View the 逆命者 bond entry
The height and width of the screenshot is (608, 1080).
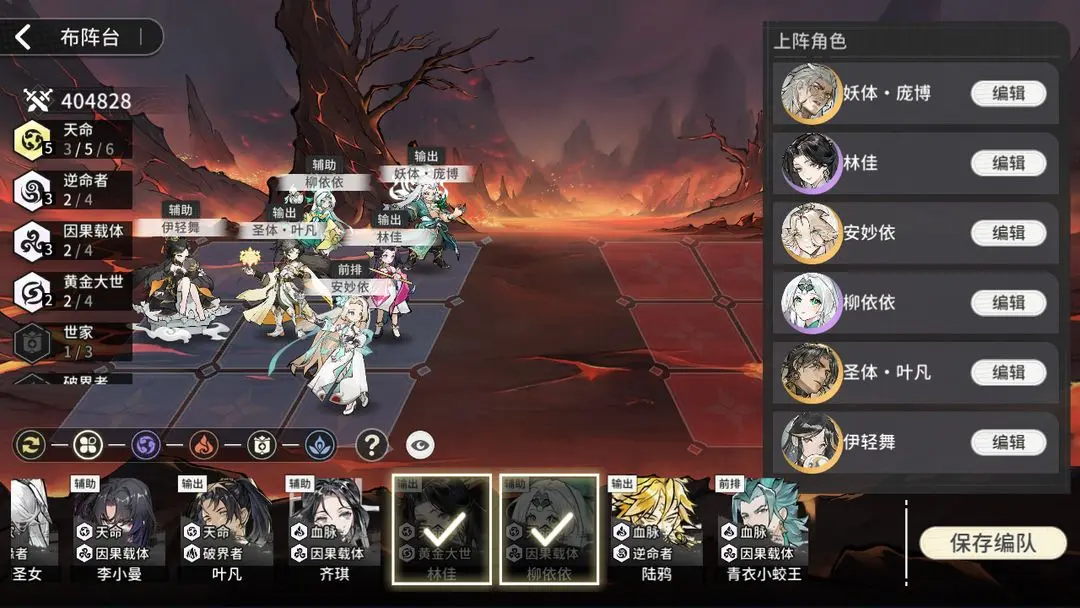[x=72, y=190]
